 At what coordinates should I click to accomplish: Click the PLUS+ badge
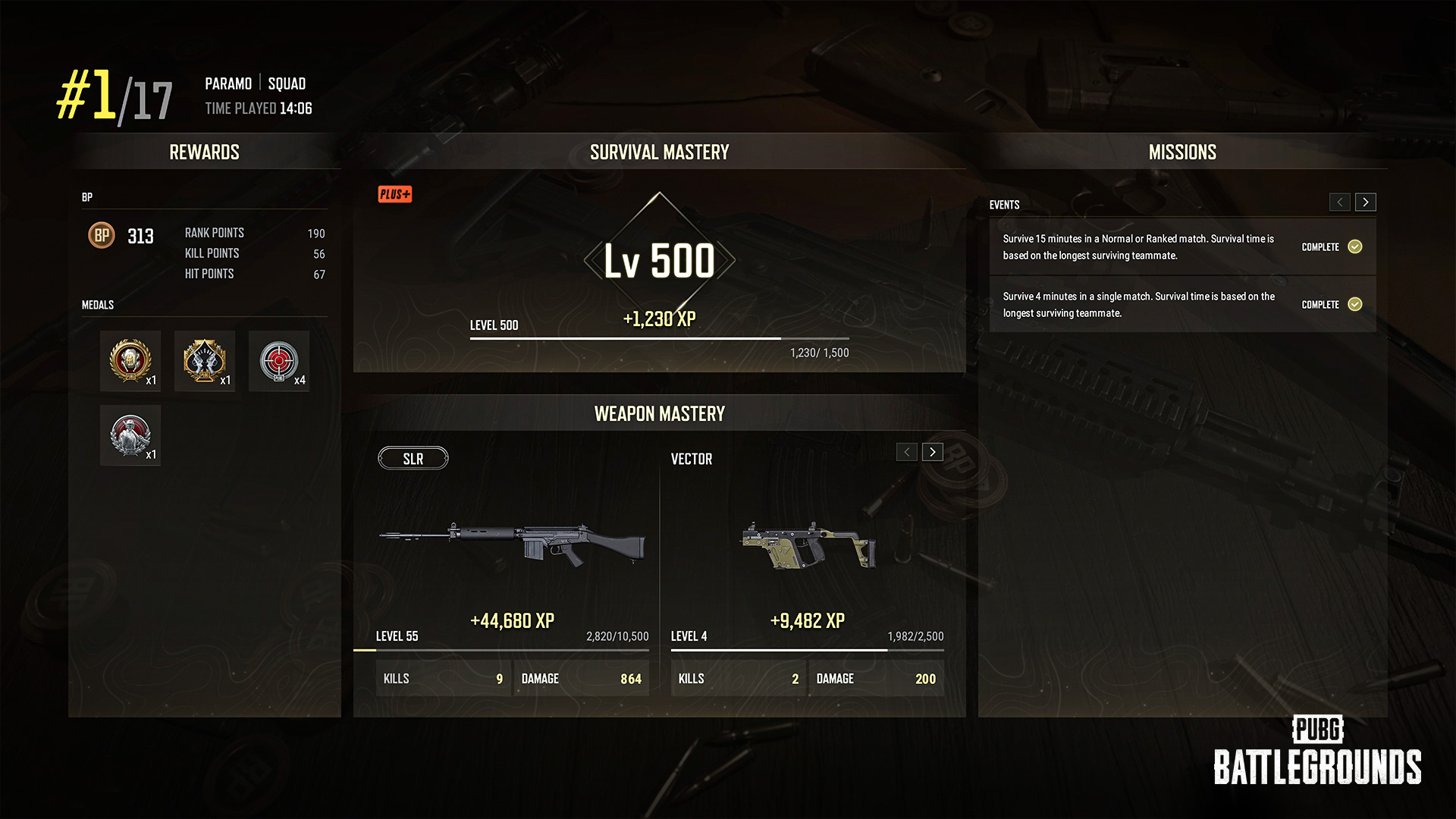click(x=395, y=195)
